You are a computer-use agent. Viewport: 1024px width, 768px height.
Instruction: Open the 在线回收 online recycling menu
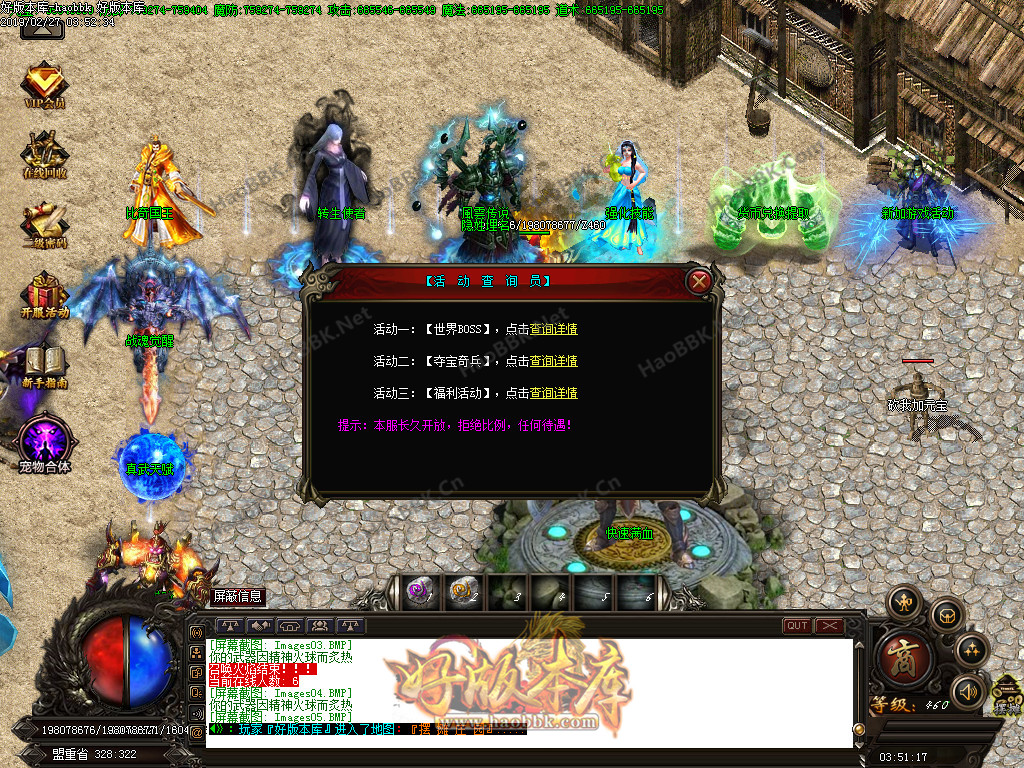click(44, 155)
